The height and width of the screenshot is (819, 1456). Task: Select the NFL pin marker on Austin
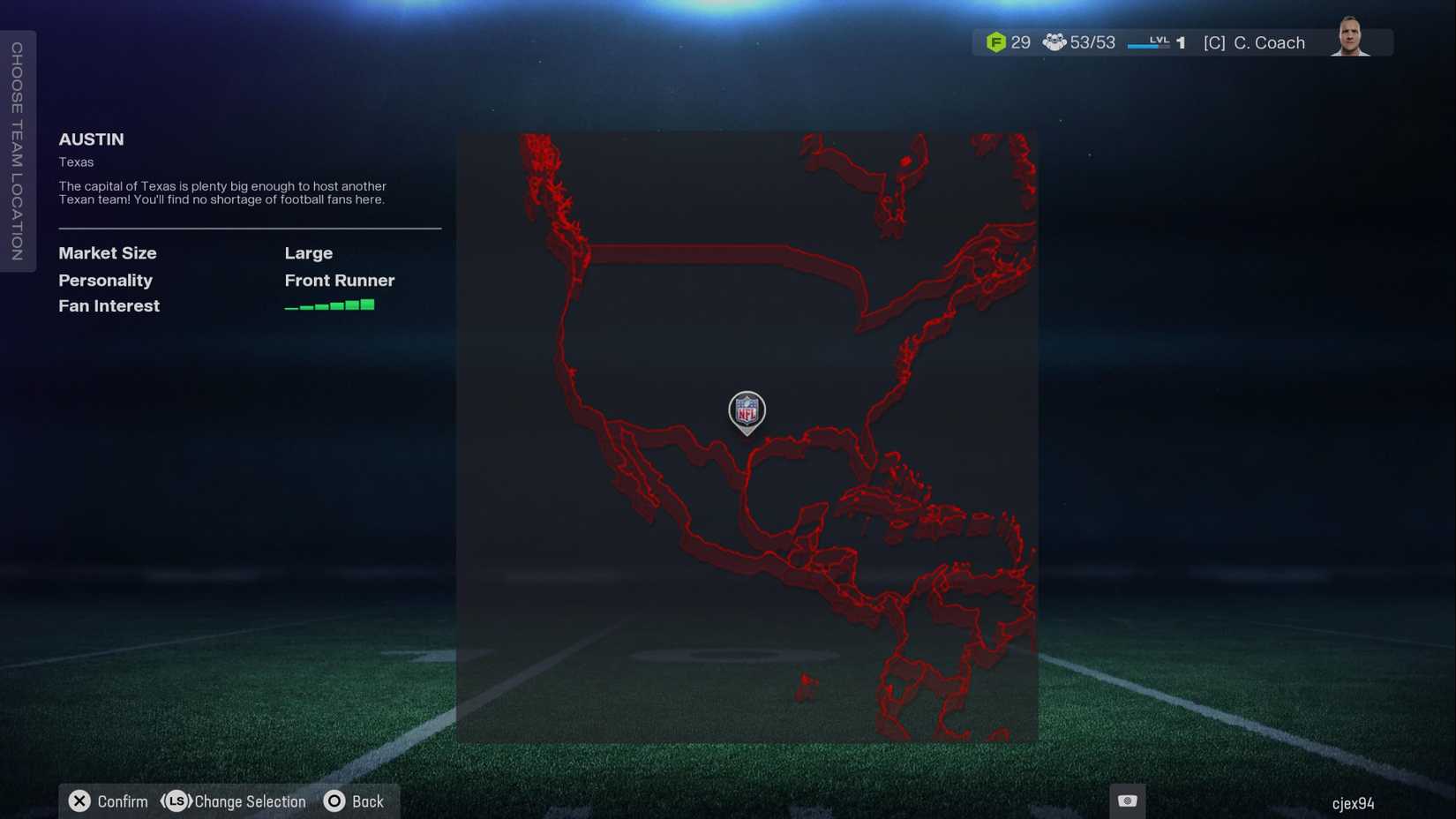[746, 411]
